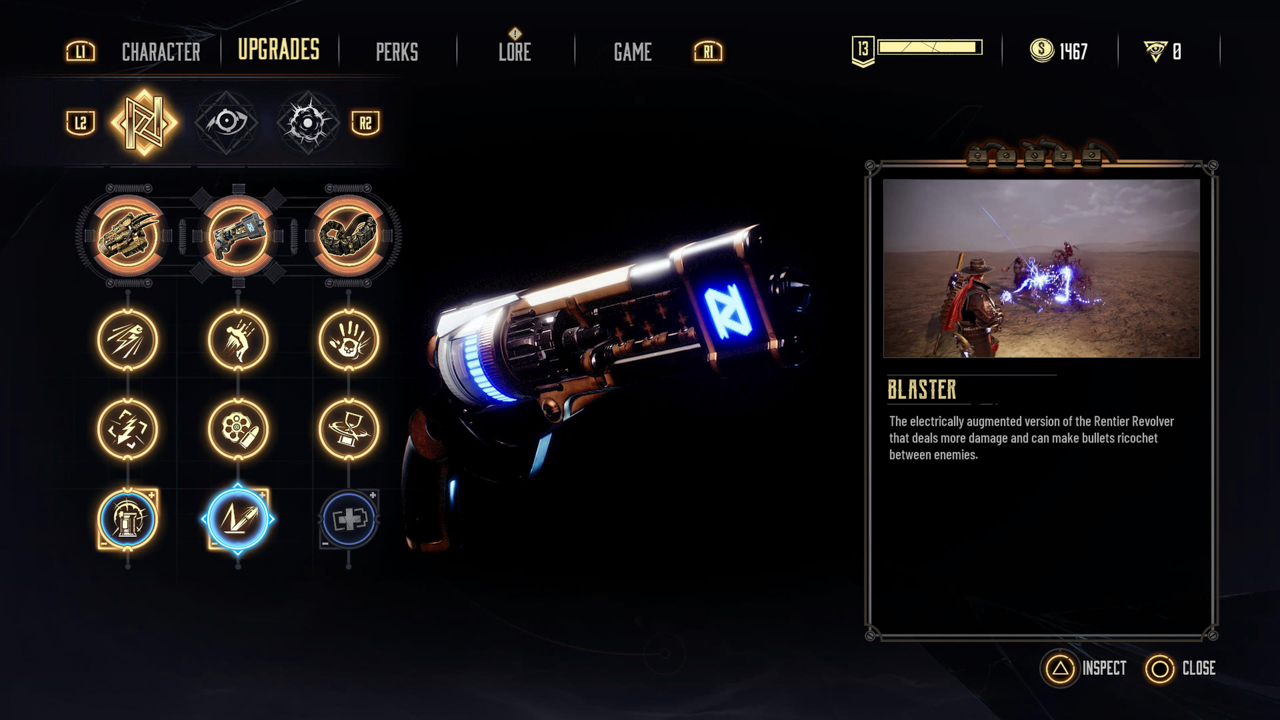The width and height of the screenshot is (1280, 720).
Task: Choose the Blaster revolver weapon icon
Action: tap(238, 236)
